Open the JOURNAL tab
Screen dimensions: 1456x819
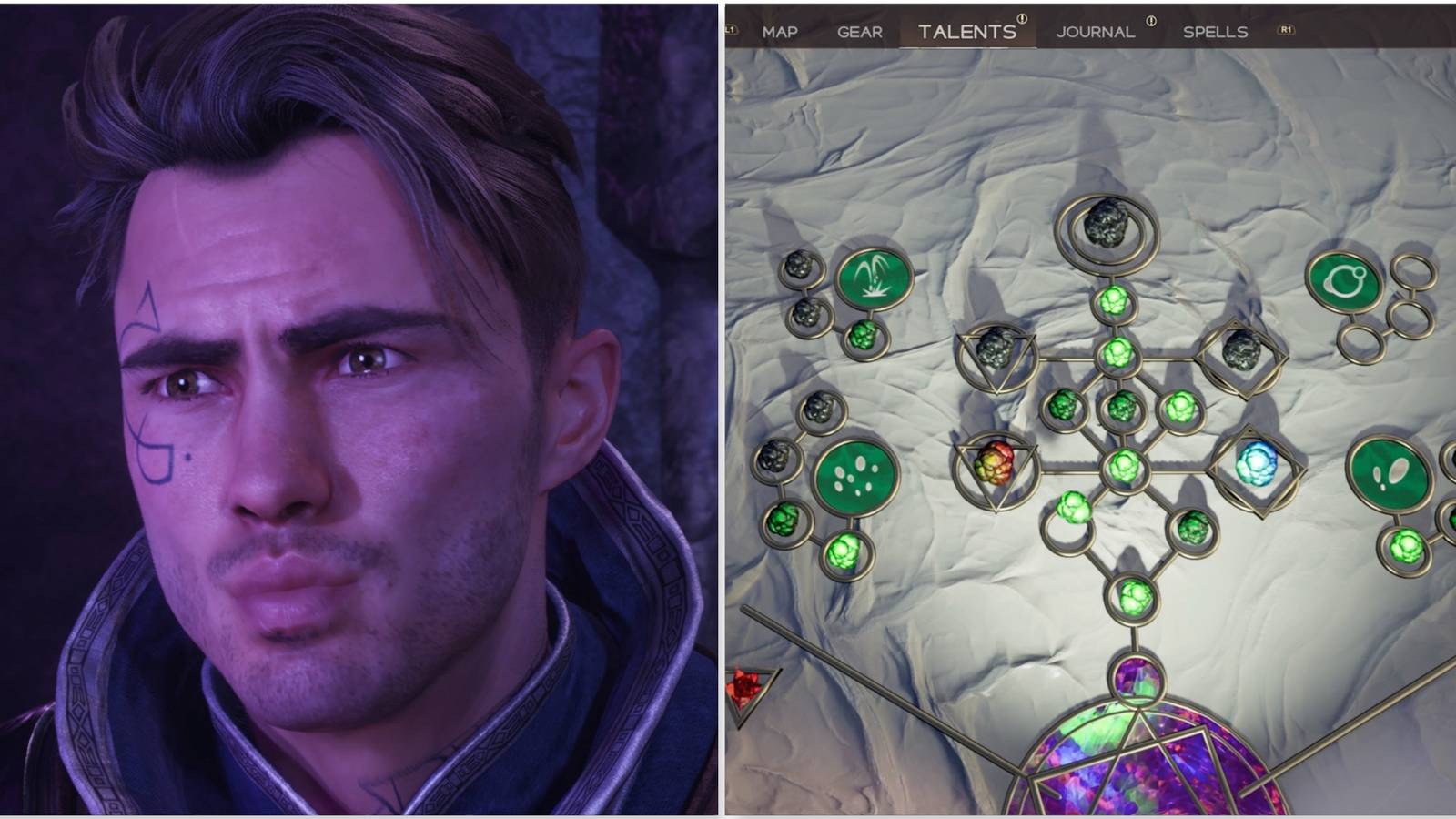(x=1095, y=33)
